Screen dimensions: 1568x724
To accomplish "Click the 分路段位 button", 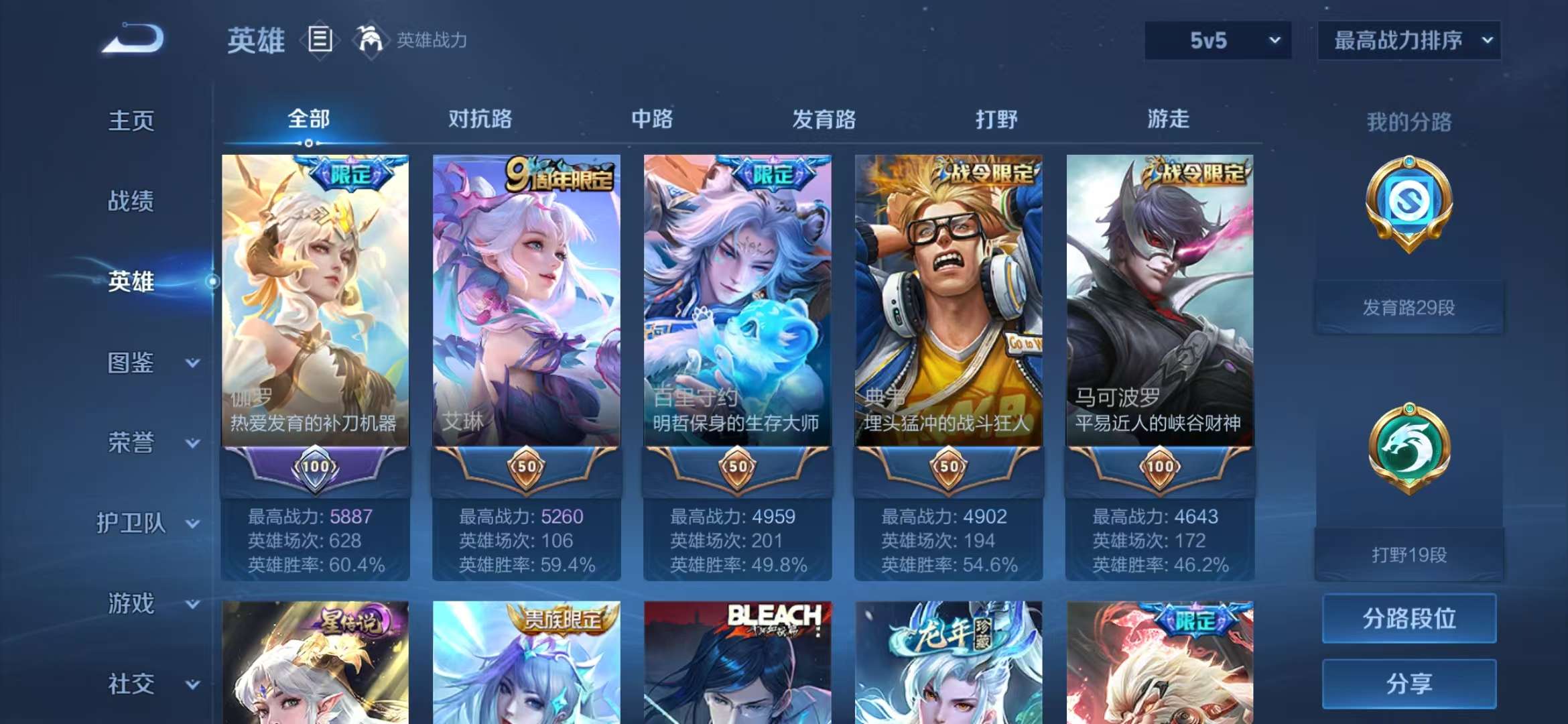I will (x=1408, y=619).
